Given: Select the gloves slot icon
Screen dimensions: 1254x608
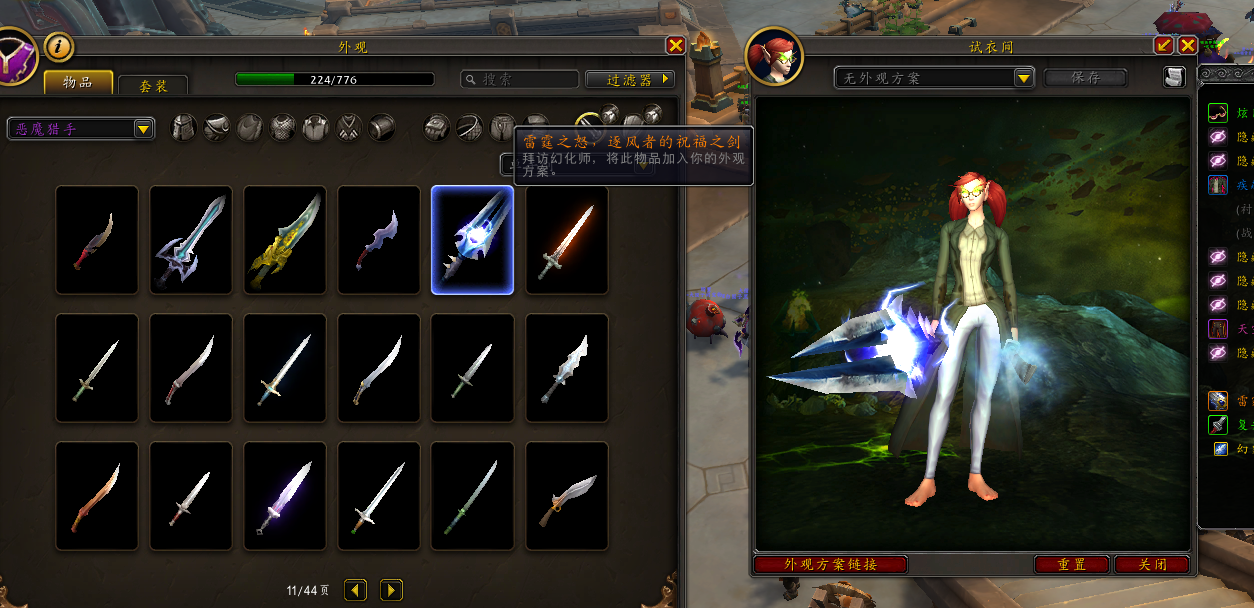Looking at the screenshot, I should click(436, 128).
